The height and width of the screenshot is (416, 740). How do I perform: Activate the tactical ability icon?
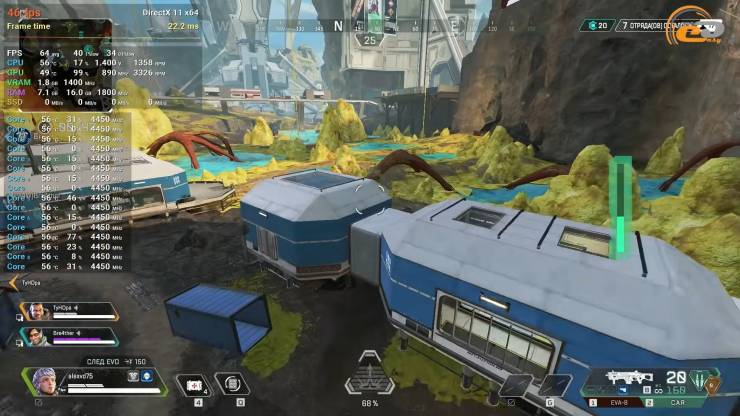232,384
